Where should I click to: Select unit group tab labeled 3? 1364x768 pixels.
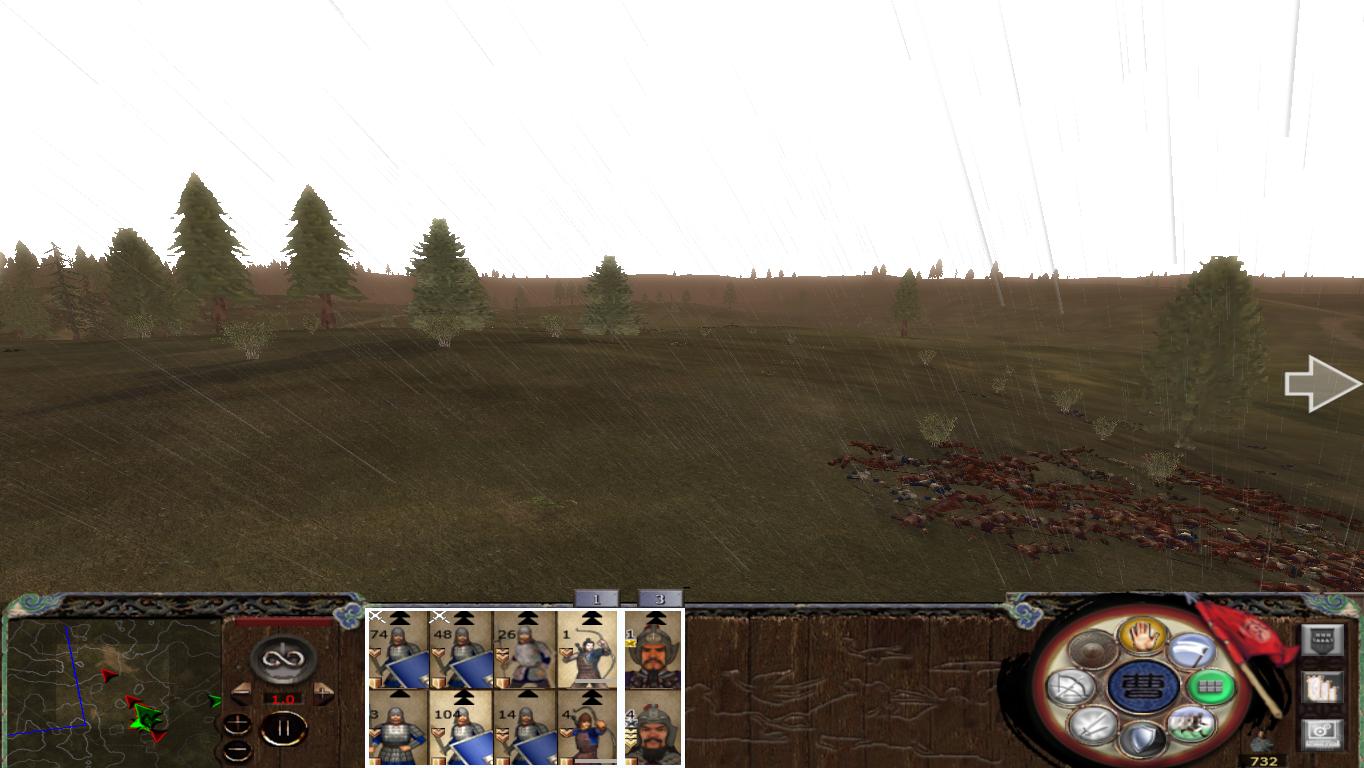tap(660, 597)
